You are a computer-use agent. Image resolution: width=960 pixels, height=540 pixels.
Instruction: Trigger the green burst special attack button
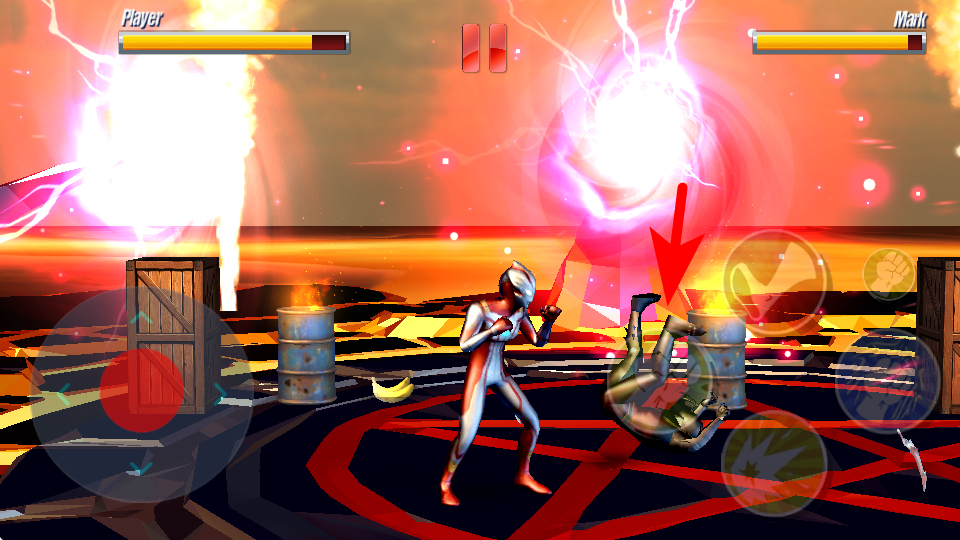pyautogui.click(x=773, y=462)
